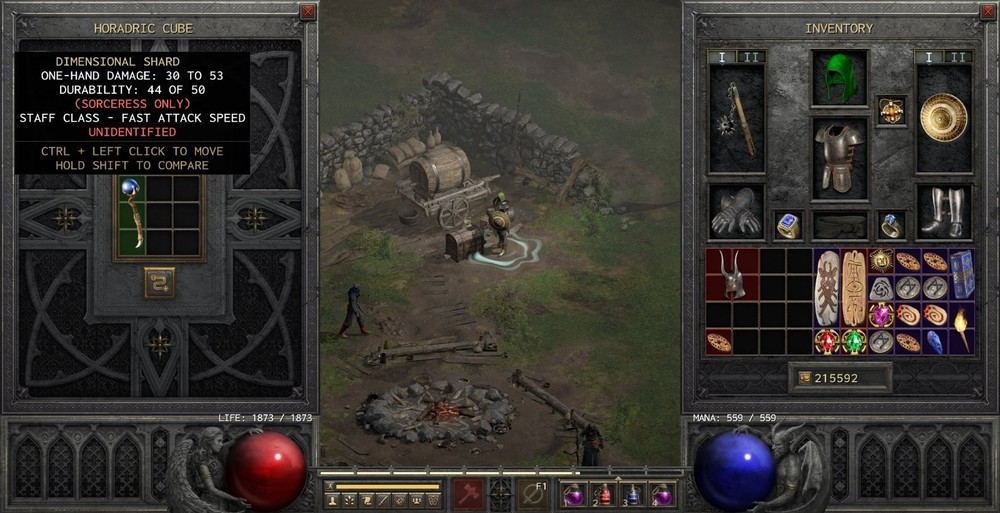Viewport: 1000px width, 513px height.
Task: Pick up the blue tome in inventory
Action: pyautogui.click(x=961, y=274)
